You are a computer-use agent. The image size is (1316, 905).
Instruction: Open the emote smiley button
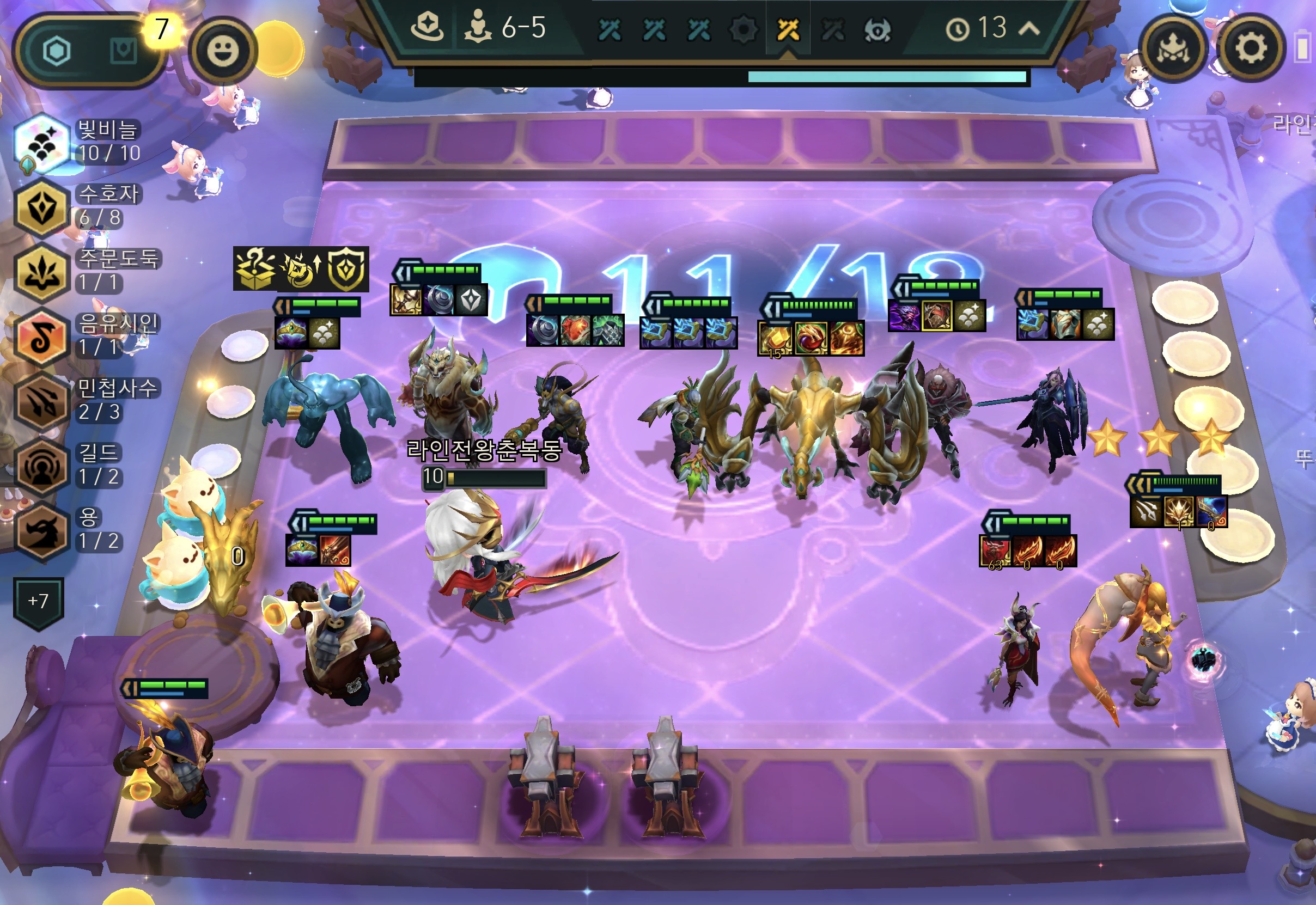click(x=222, y=51)
